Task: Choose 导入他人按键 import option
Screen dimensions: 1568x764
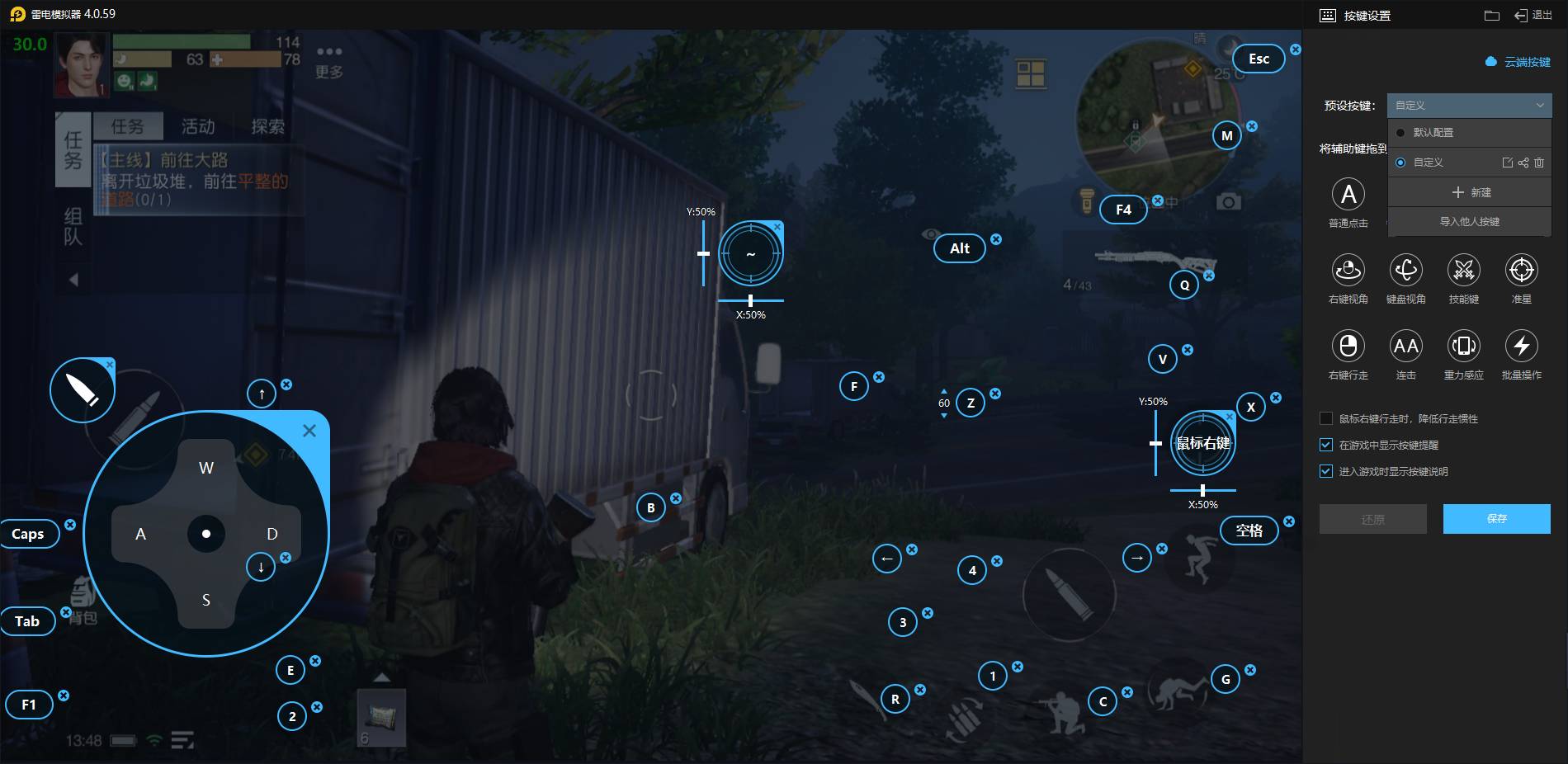Action: pyautogui.click(x=1469, y=222)
